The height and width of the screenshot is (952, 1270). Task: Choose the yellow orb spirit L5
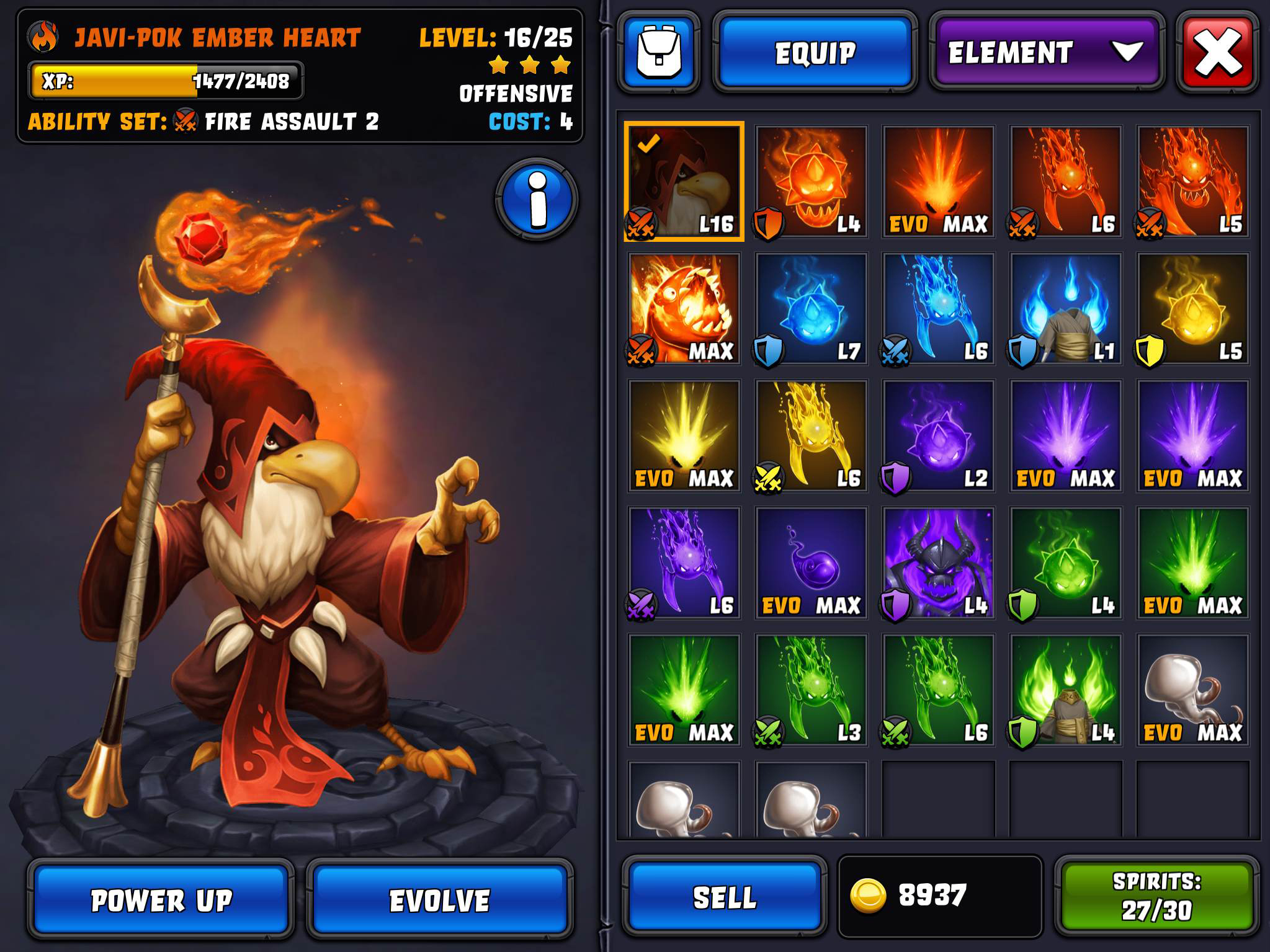pyautogui.click(x=1192, y=308)
